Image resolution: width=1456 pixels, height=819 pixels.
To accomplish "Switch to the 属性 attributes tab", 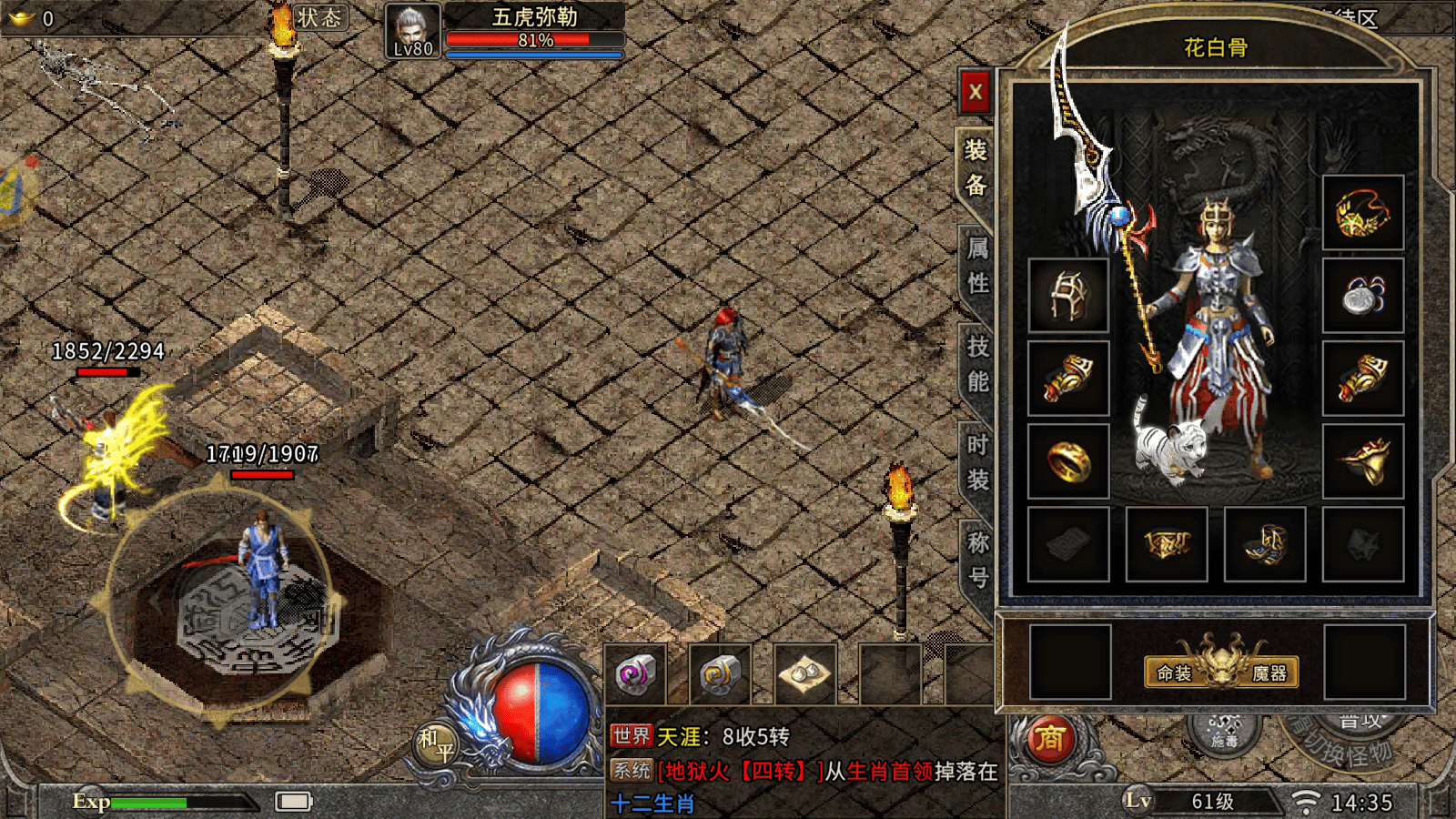I will (x=977, y=266).
